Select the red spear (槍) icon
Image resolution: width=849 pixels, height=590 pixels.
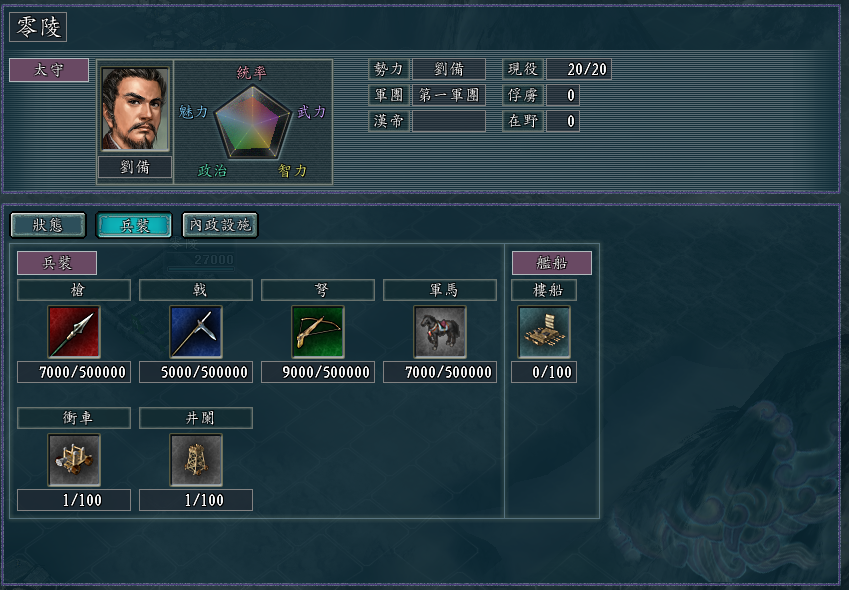74,332
